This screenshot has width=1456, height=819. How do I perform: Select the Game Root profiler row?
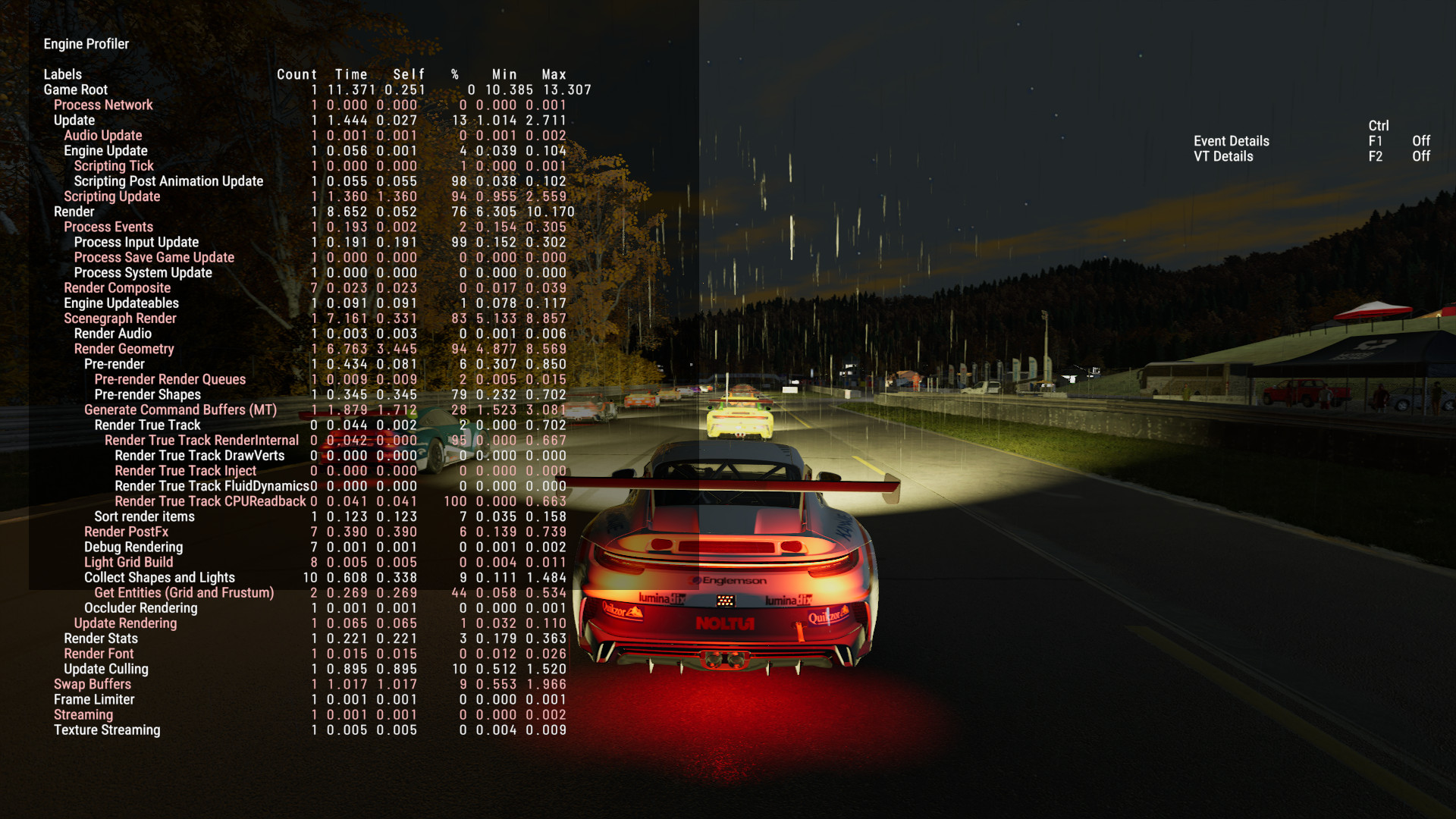coord(76,89)
